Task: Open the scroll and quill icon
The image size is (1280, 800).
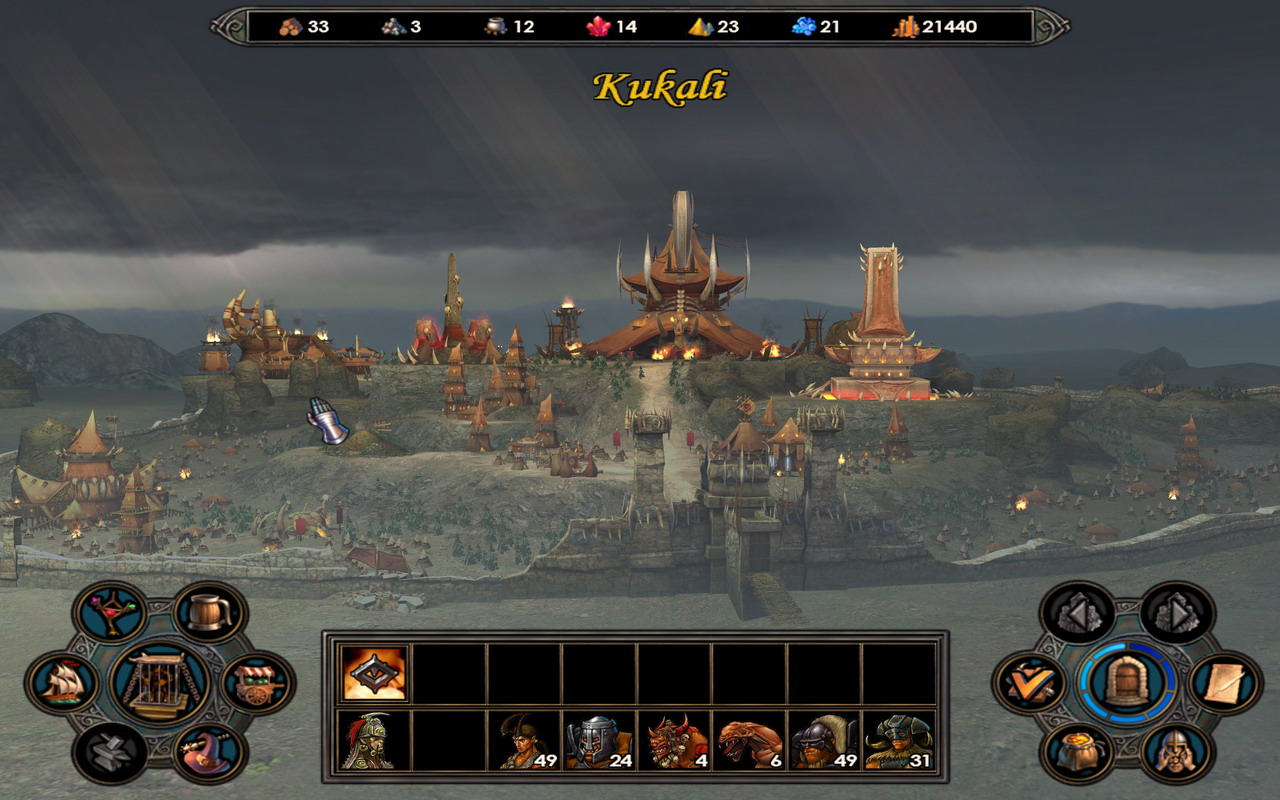Action: (x=1225, y=683)
